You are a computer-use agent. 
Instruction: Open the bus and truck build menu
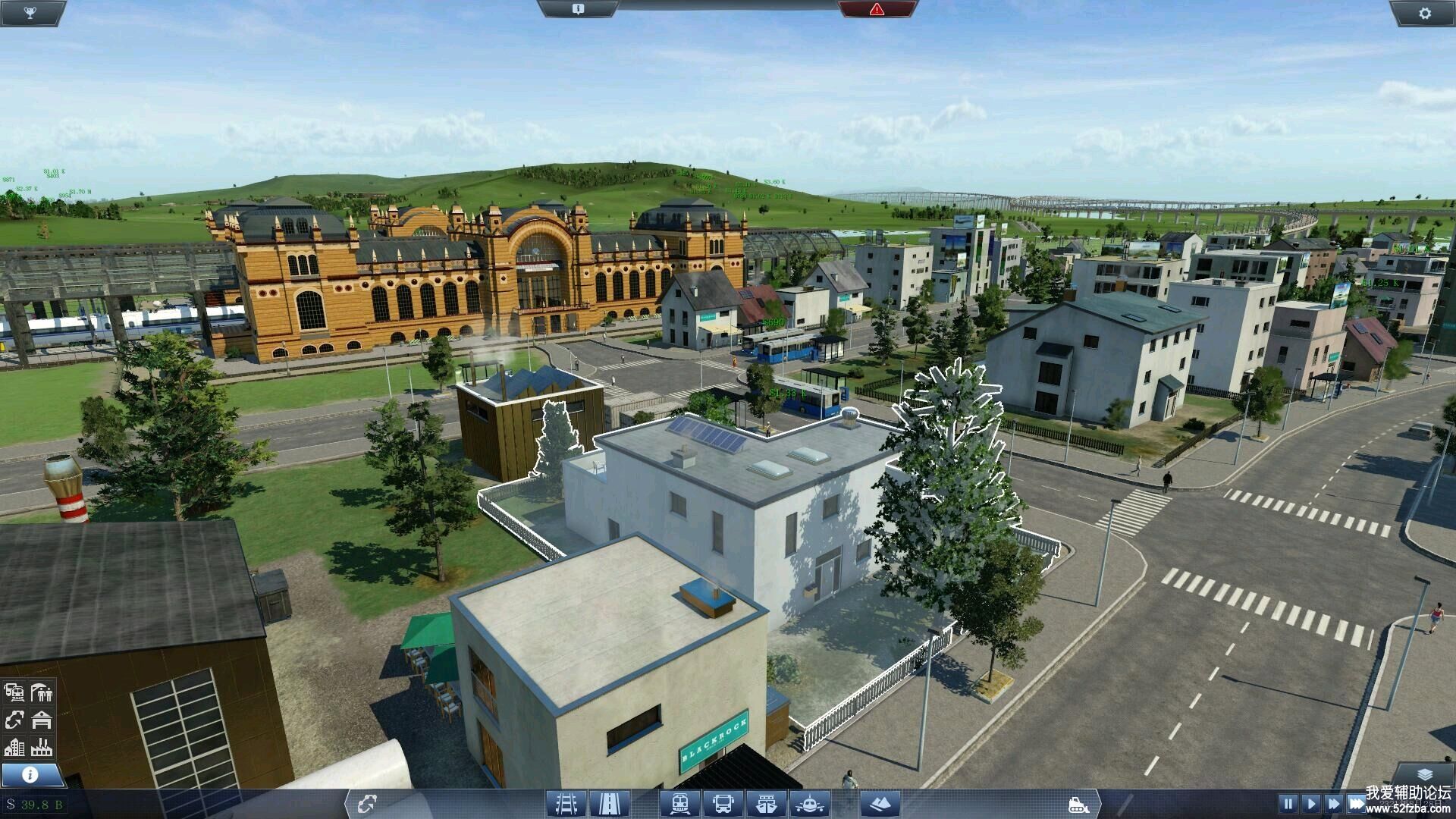coord(723,803)
